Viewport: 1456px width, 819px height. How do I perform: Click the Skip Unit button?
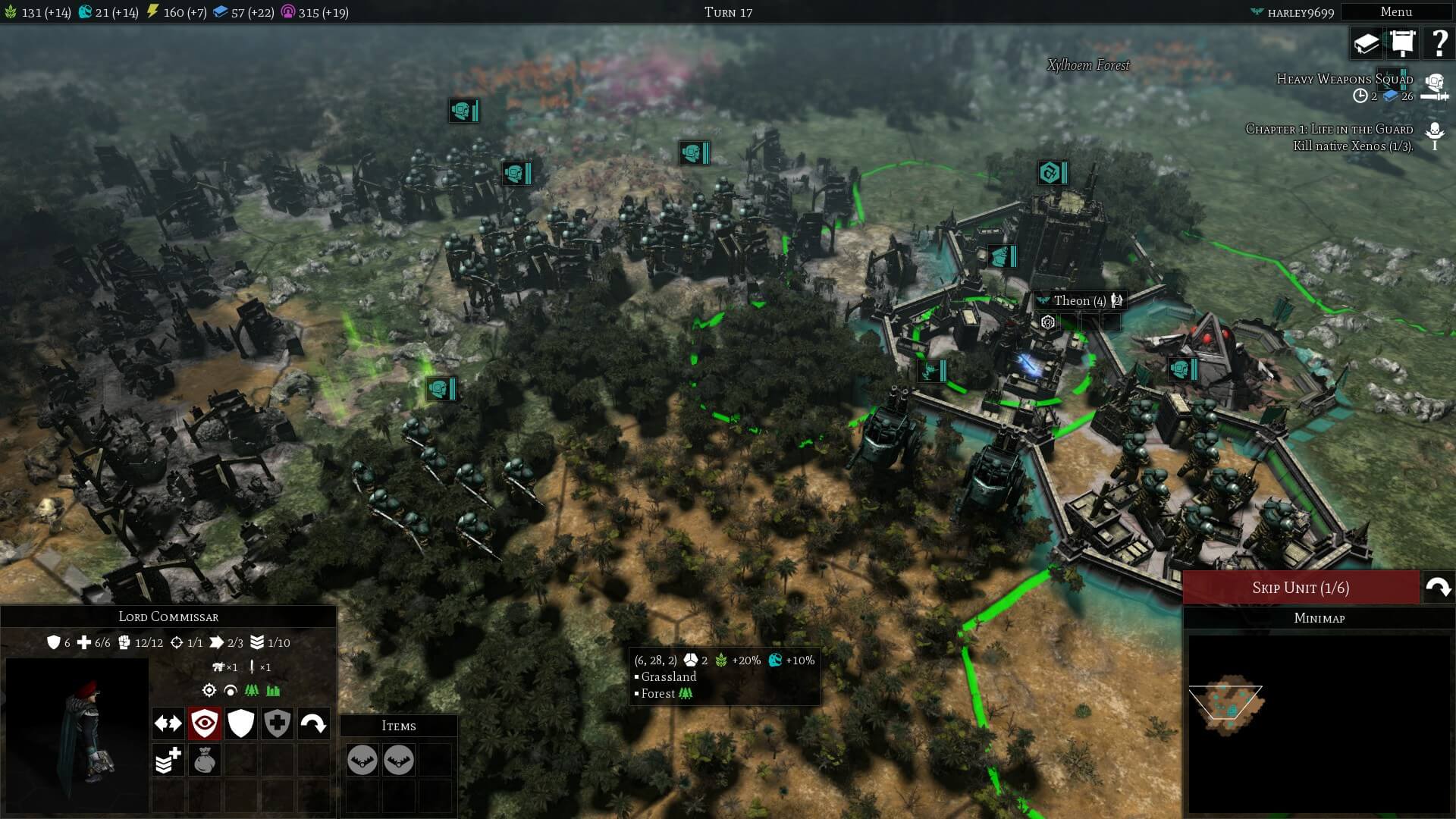pos(1301,588)
